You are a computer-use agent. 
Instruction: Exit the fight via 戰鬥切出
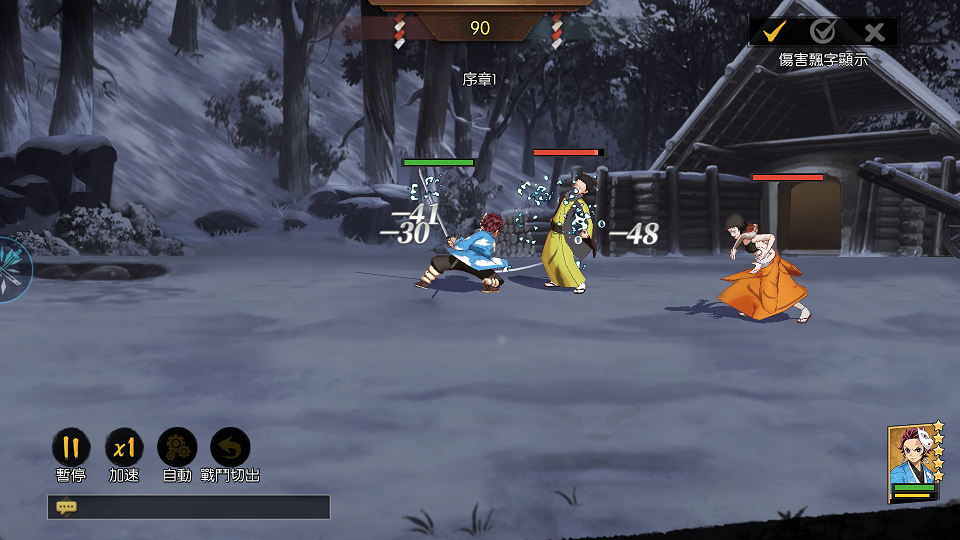pos(230,448)
